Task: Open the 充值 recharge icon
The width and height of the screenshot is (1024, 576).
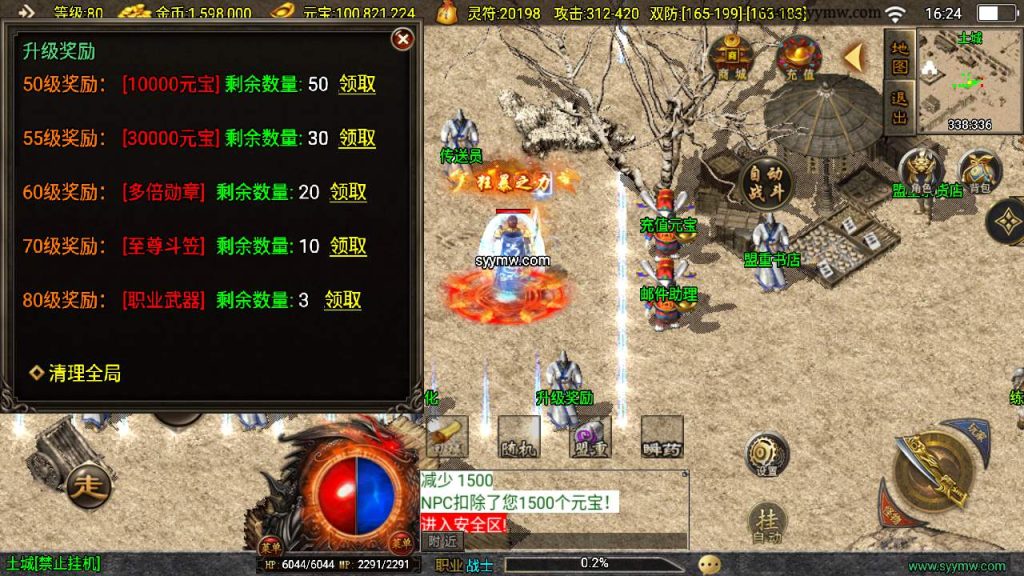Action: coord(799,57)
